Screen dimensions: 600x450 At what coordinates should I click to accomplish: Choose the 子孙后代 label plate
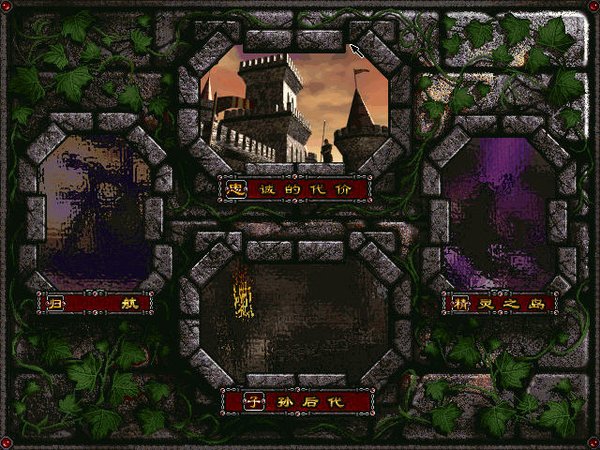[x=296, y=403]
